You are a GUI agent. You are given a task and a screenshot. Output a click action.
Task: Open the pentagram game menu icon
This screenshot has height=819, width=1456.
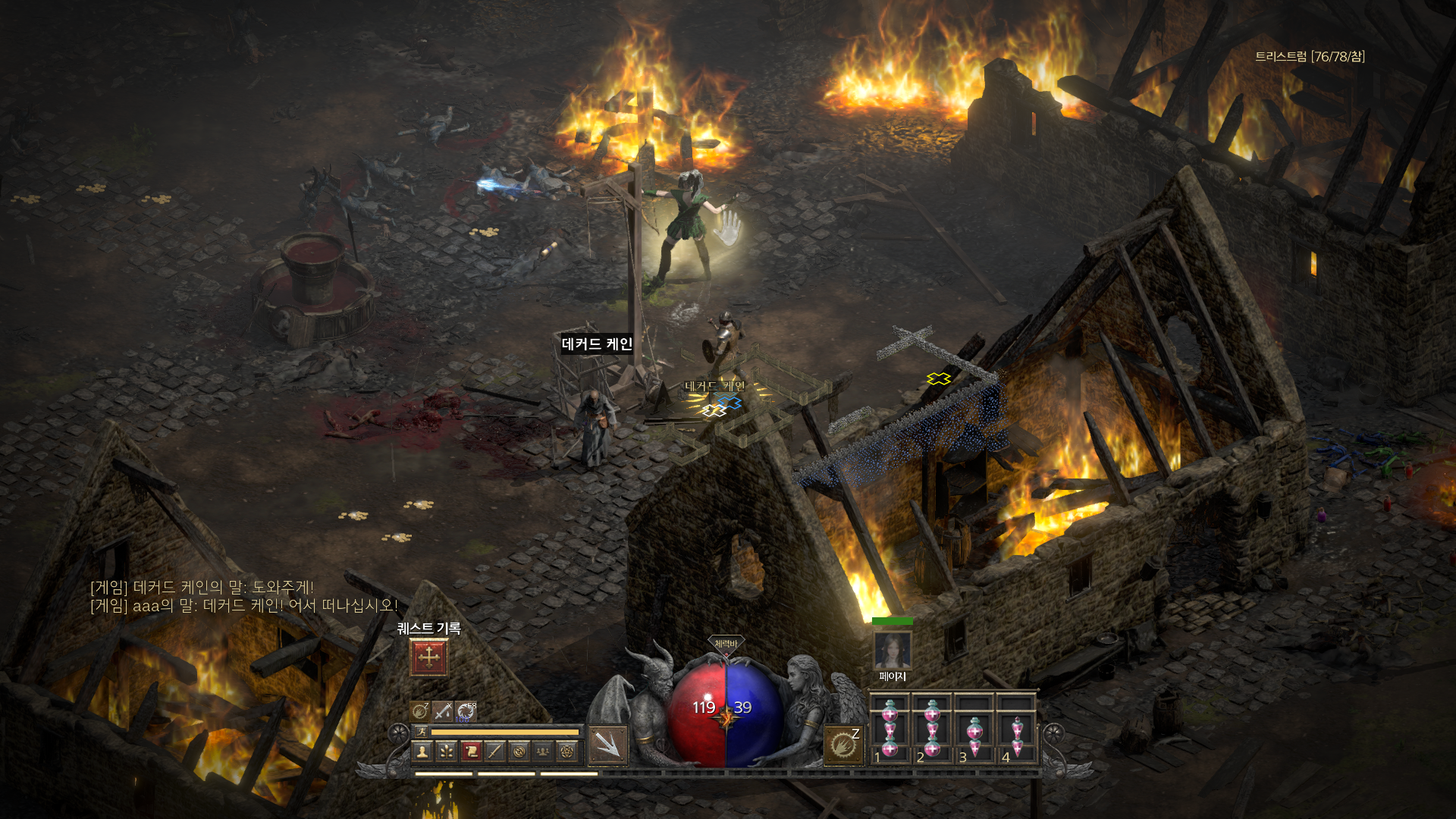[567, 751]
